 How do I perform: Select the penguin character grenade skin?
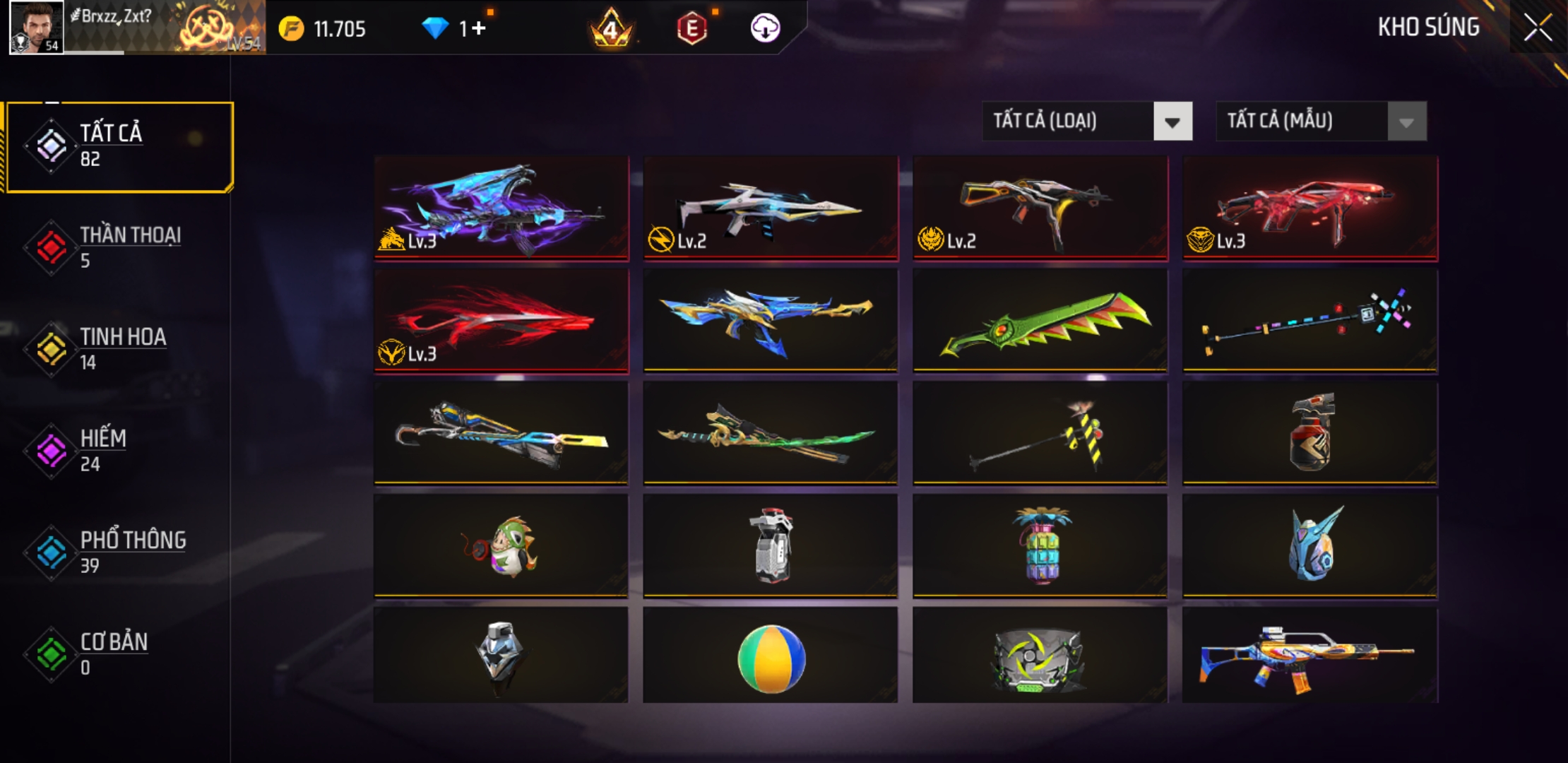(x=501, y=545)
